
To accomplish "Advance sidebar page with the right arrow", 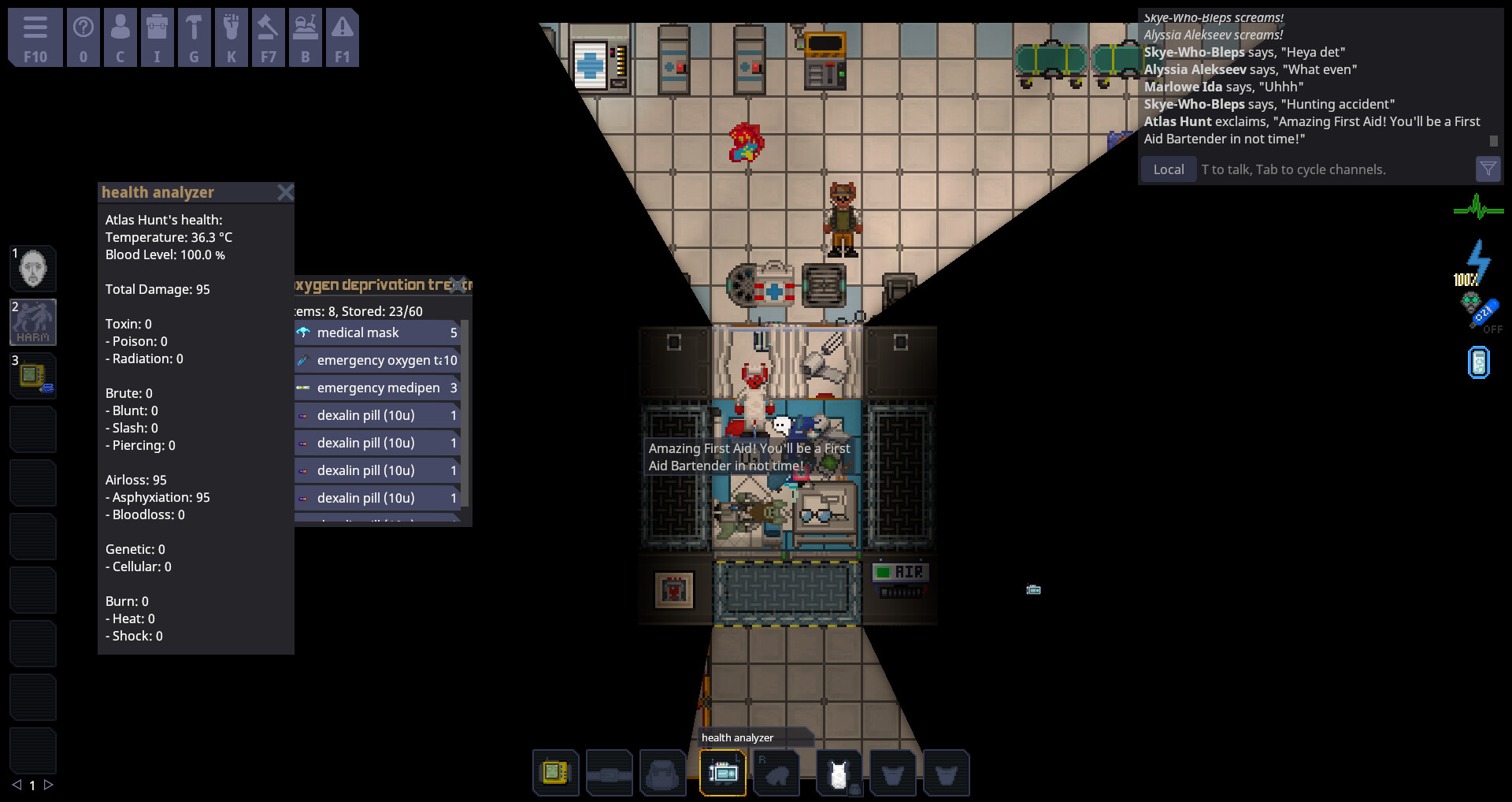I will coord(50,785).
